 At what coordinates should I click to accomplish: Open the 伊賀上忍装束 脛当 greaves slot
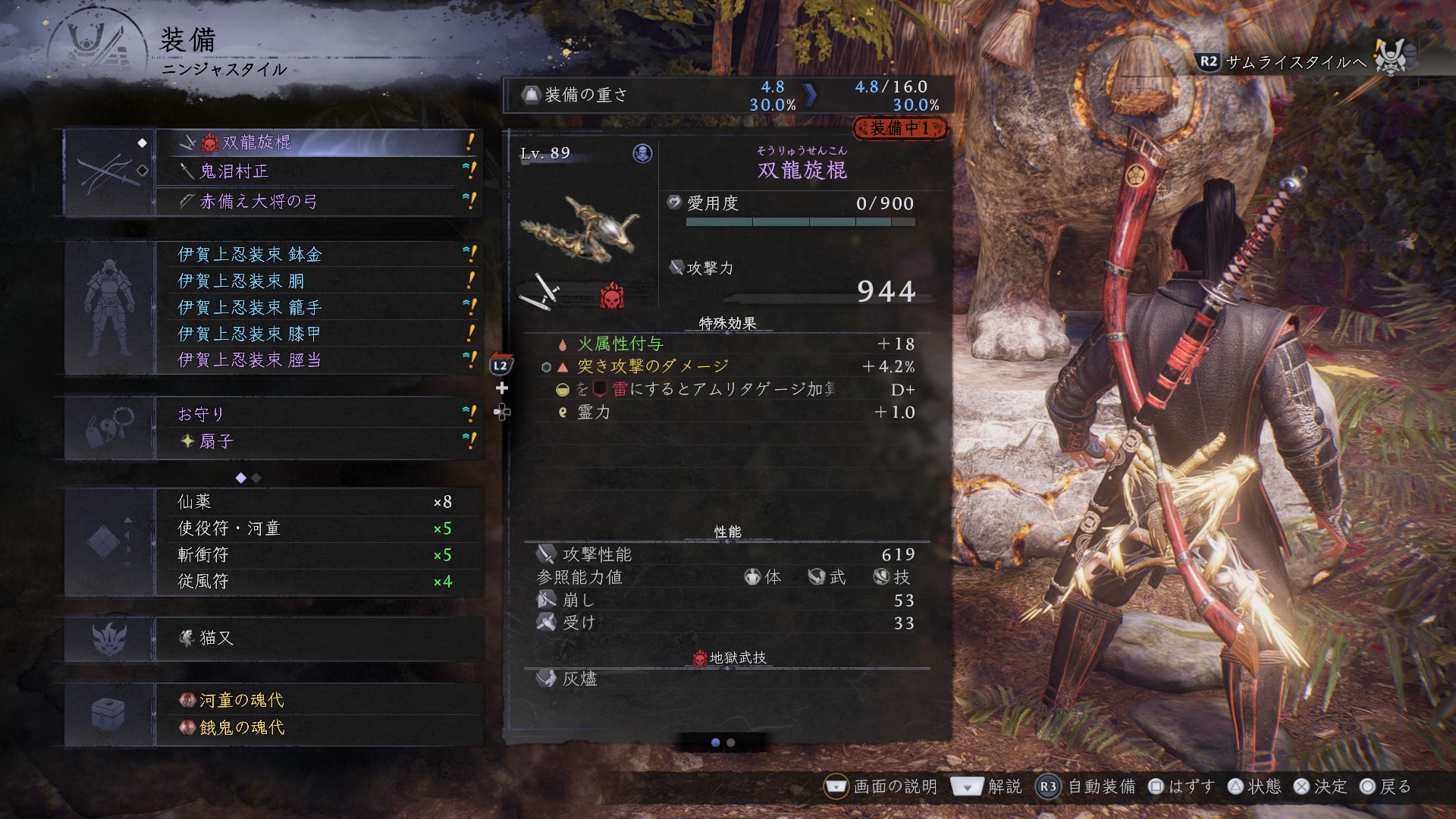point(318,360)
